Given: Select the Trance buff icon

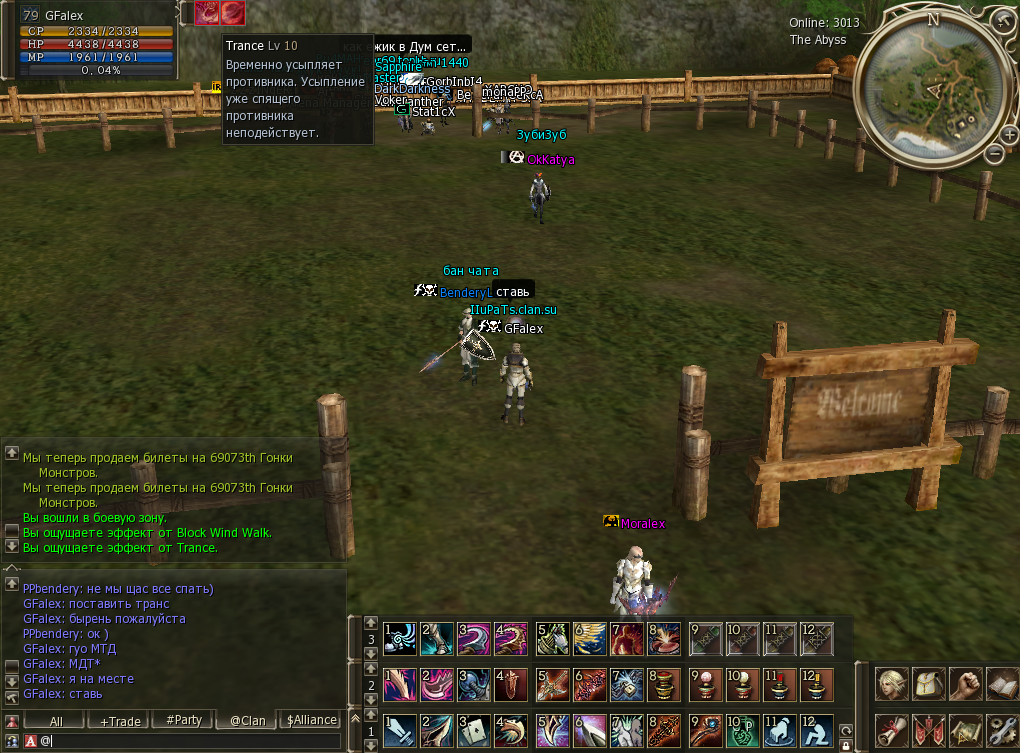Looking at the screenshot, I should click(232, 12).
